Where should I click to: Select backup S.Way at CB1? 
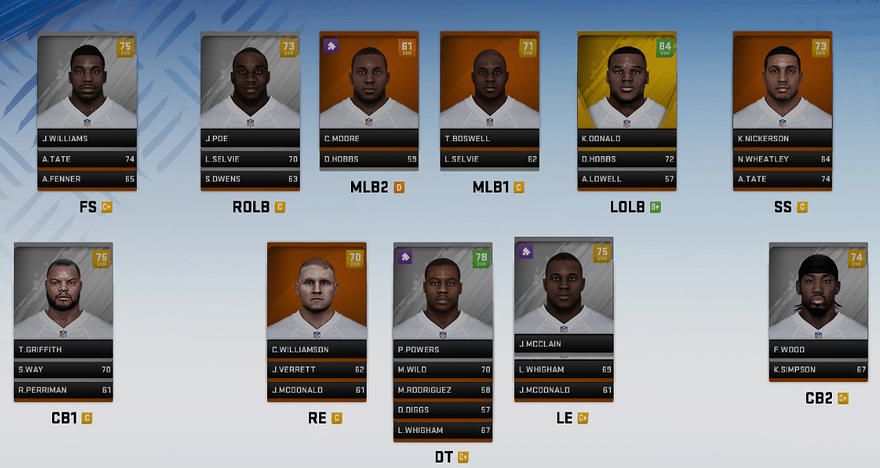63,369
